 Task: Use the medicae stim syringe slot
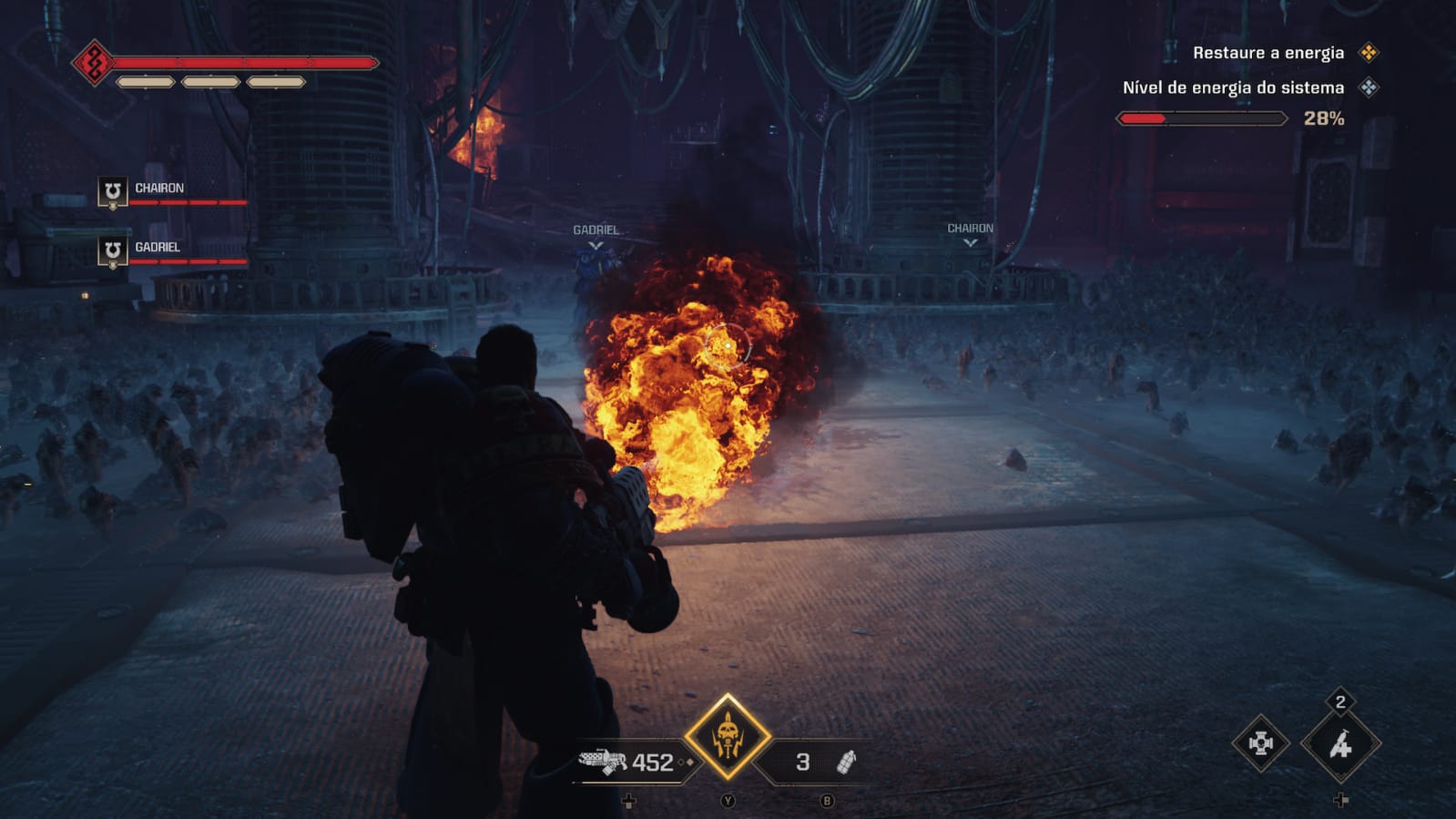point(1340,744)
